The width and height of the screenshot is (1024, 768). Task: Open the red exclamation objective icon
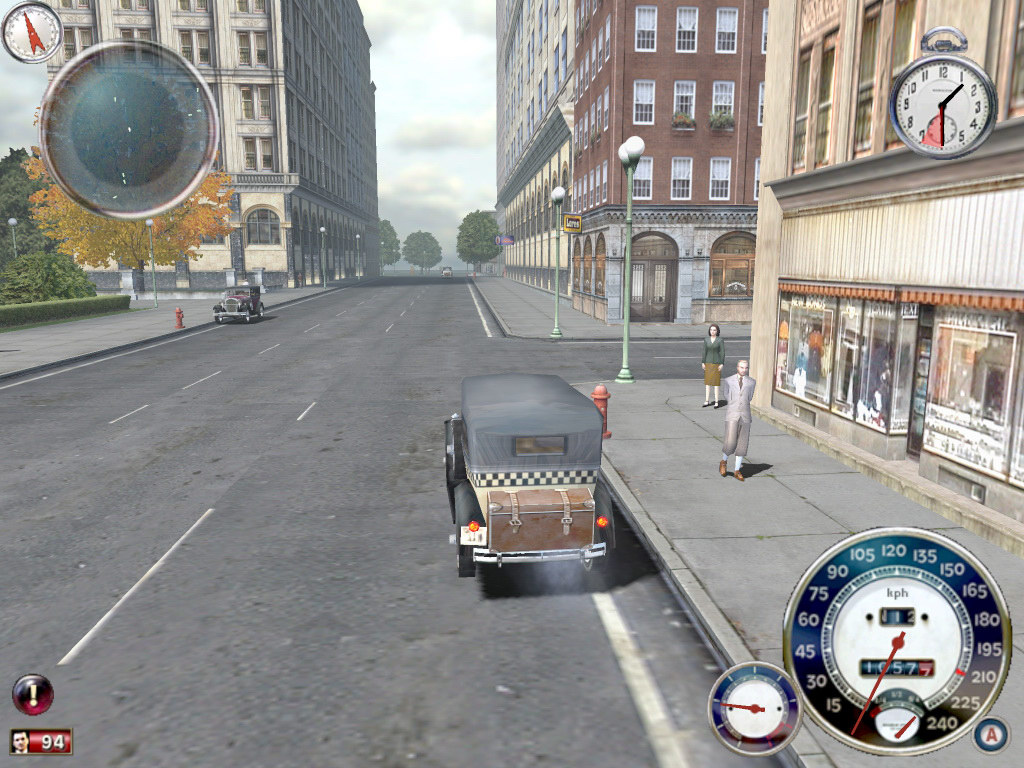[33, 694]
